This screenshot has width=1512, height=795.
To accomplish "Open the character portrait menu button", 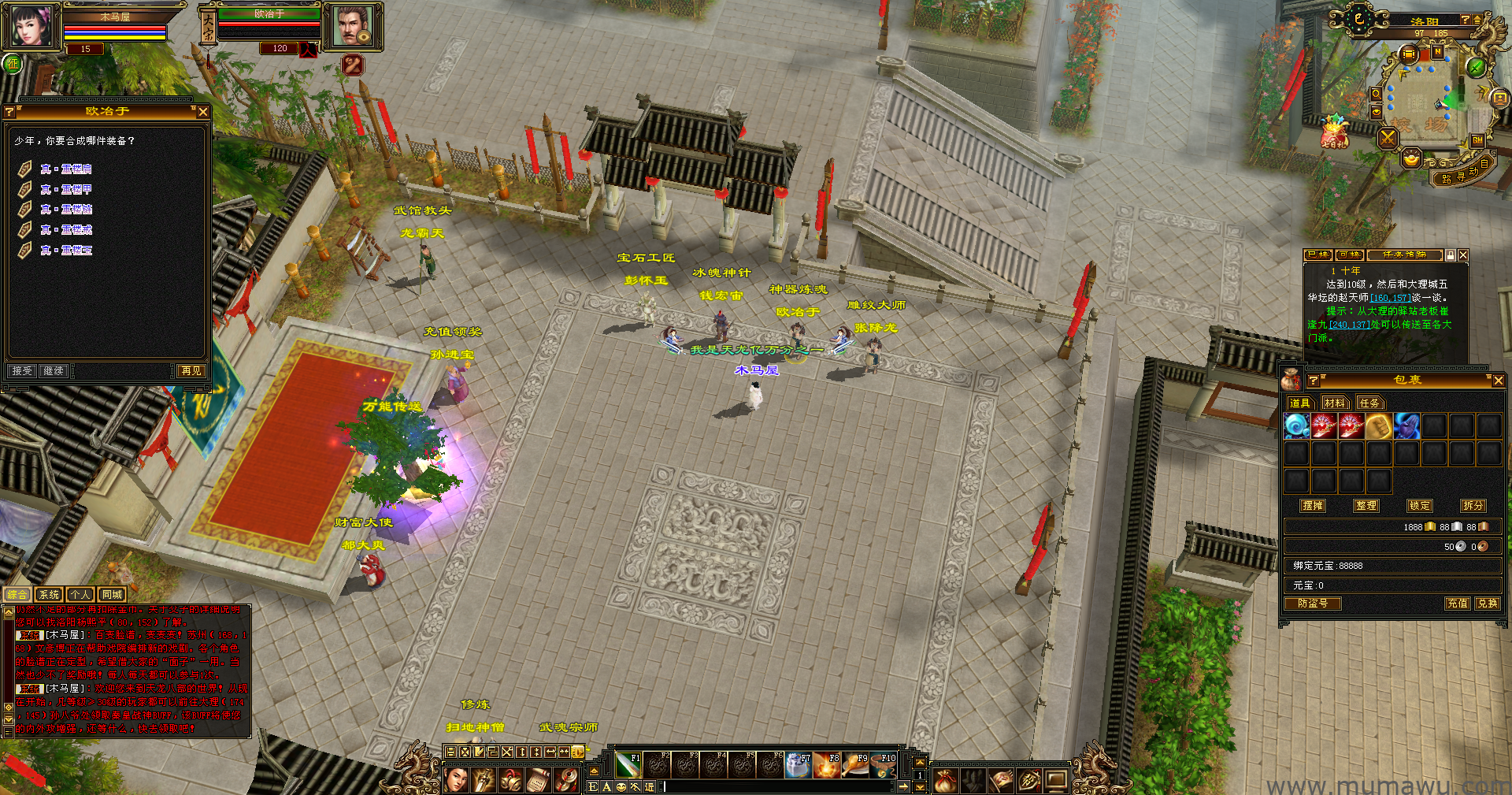I will click(x=456, y=780).
